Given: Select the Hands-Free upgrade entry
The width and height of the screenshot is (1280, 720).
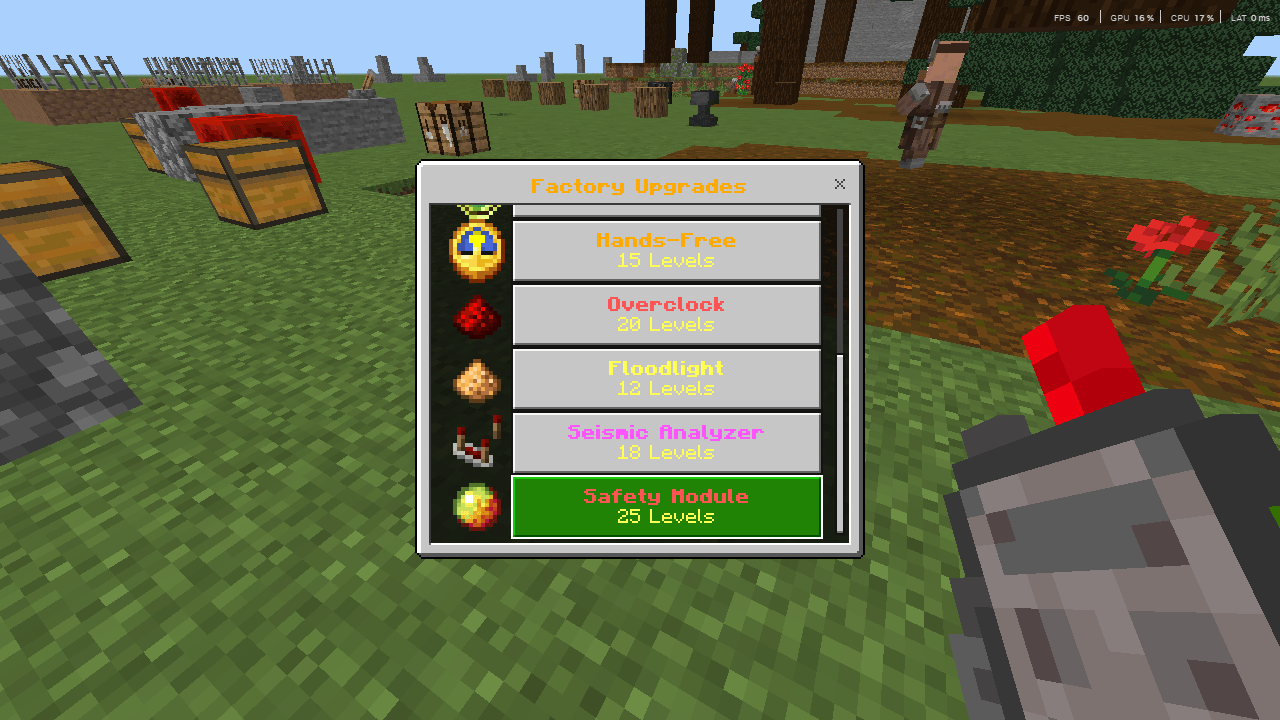Looking at the screenshot, I should click(666, 250).
